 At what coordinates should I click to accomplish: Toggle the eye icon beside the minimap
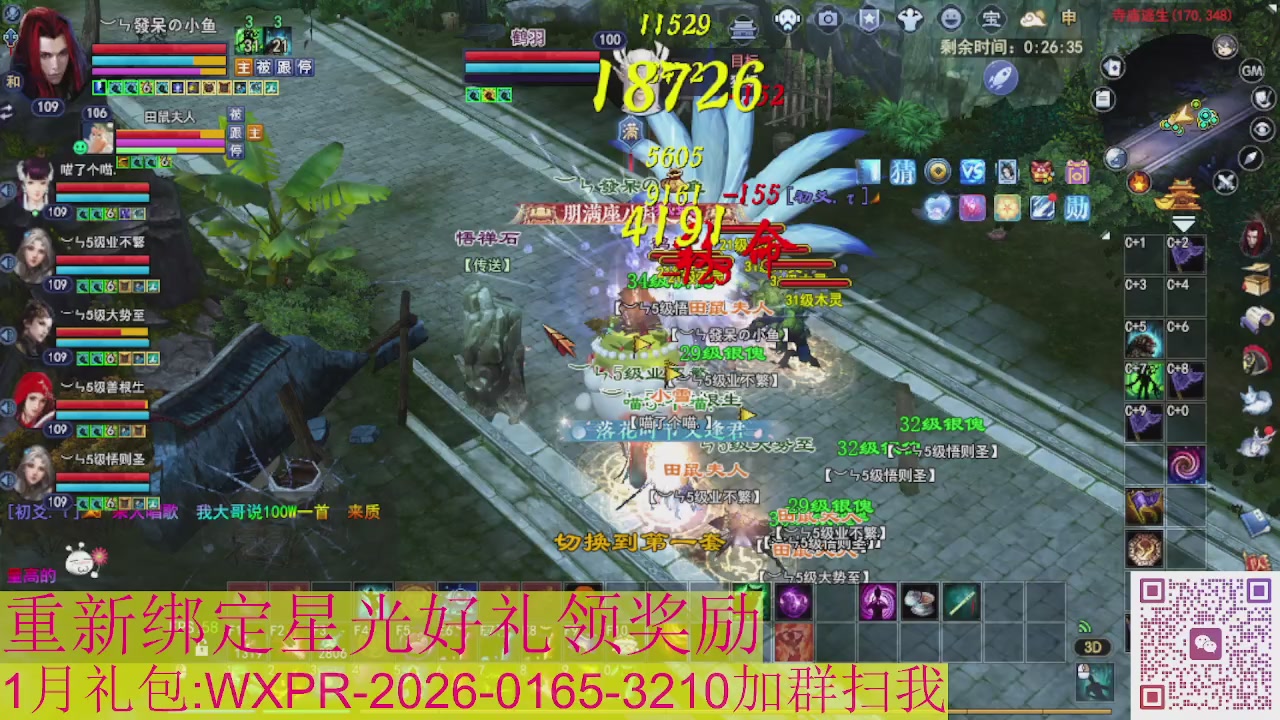(1260, 128)
